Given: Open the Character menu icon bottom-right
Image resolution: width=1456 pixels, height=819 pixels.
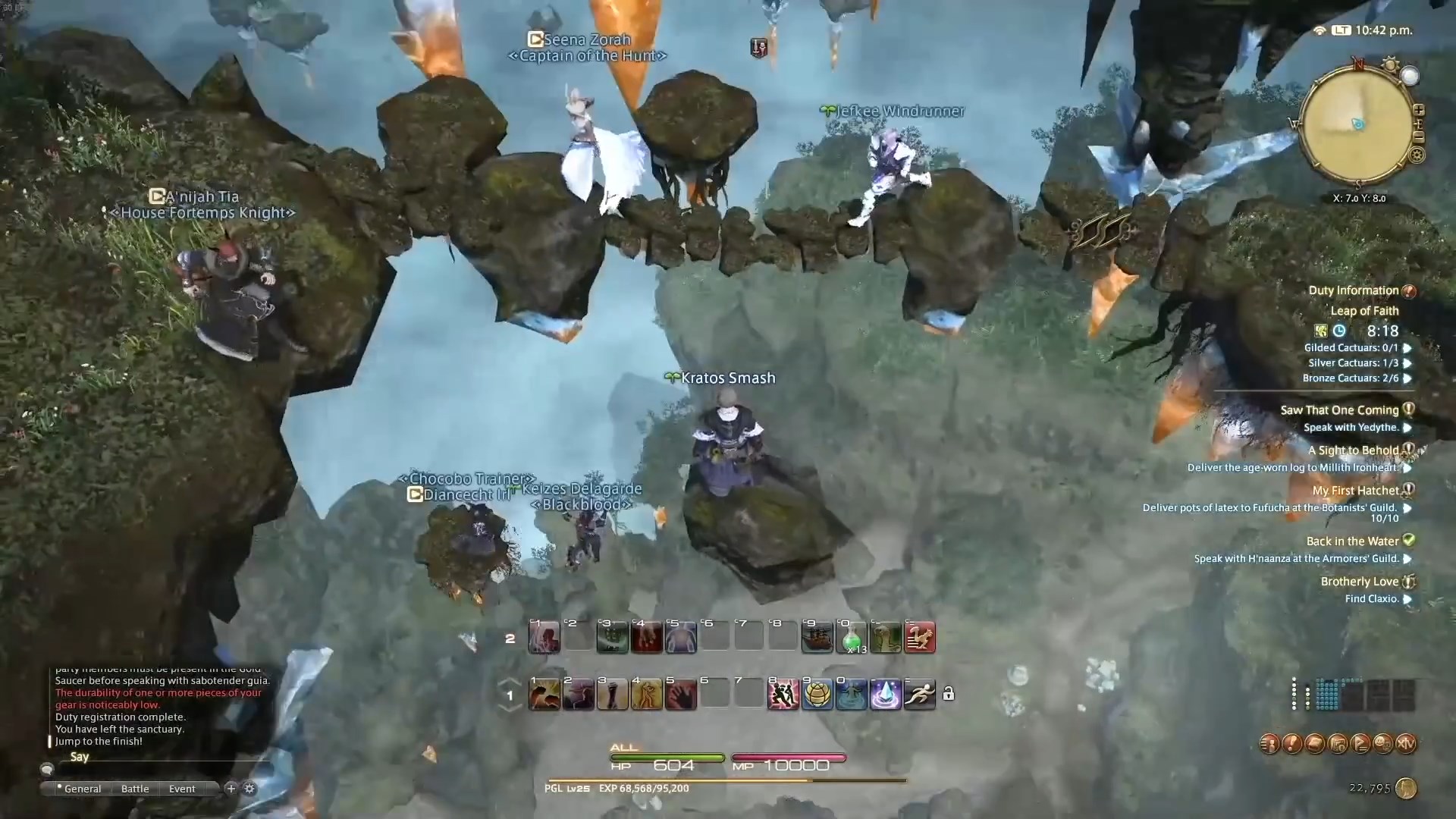Looking at the screenshot, I should 1269,743.
